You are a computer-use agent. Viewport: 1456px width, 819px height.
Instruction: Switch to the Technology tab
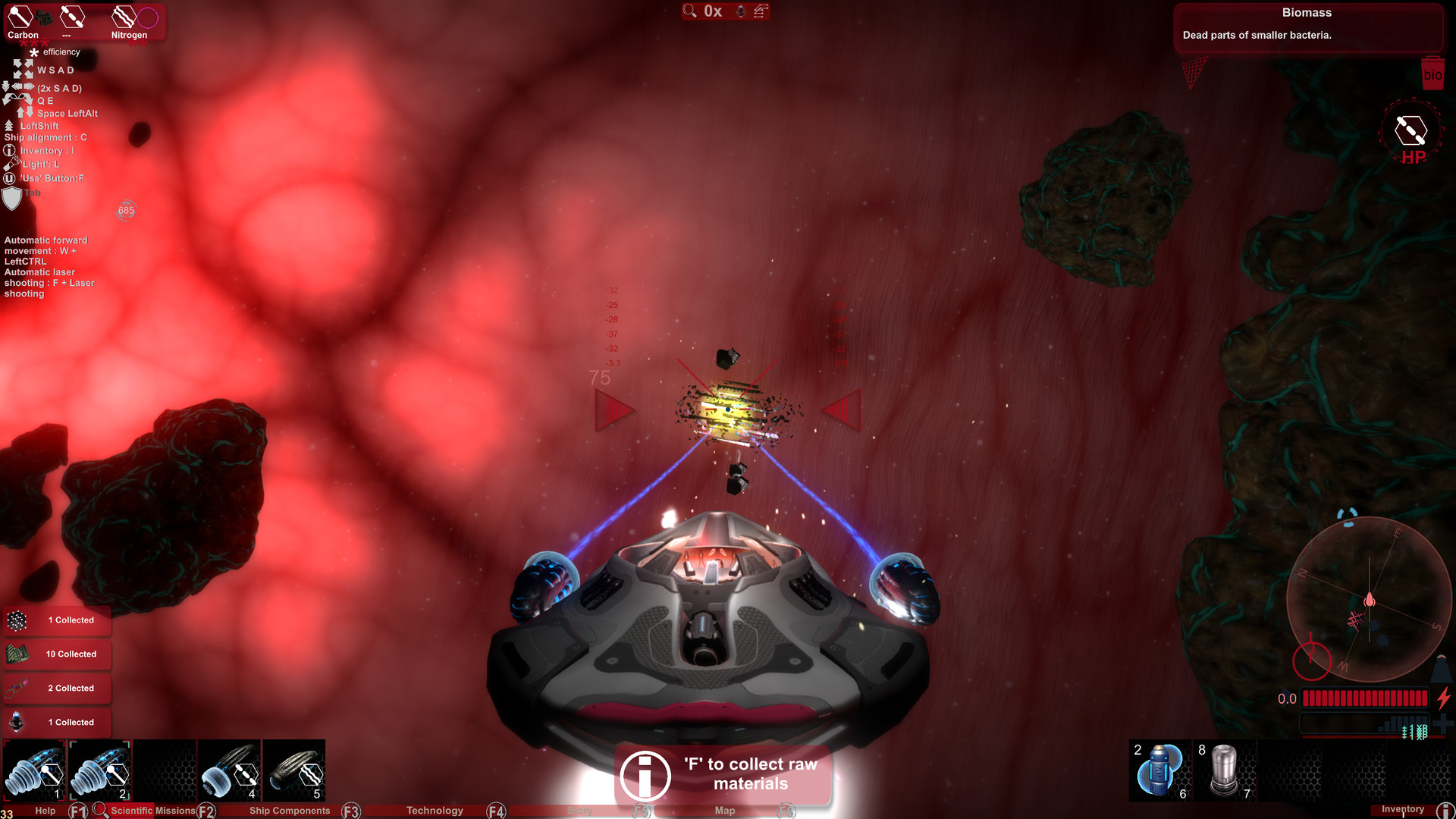point(435,811)
